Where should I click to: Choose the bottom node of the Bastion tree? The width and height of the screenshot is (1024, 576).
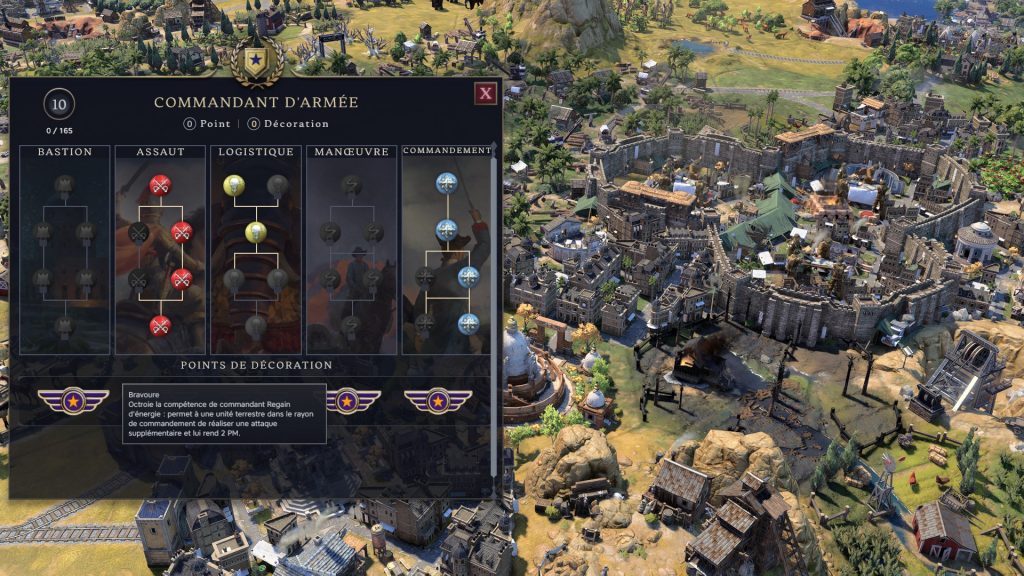(x=64, y=325)
